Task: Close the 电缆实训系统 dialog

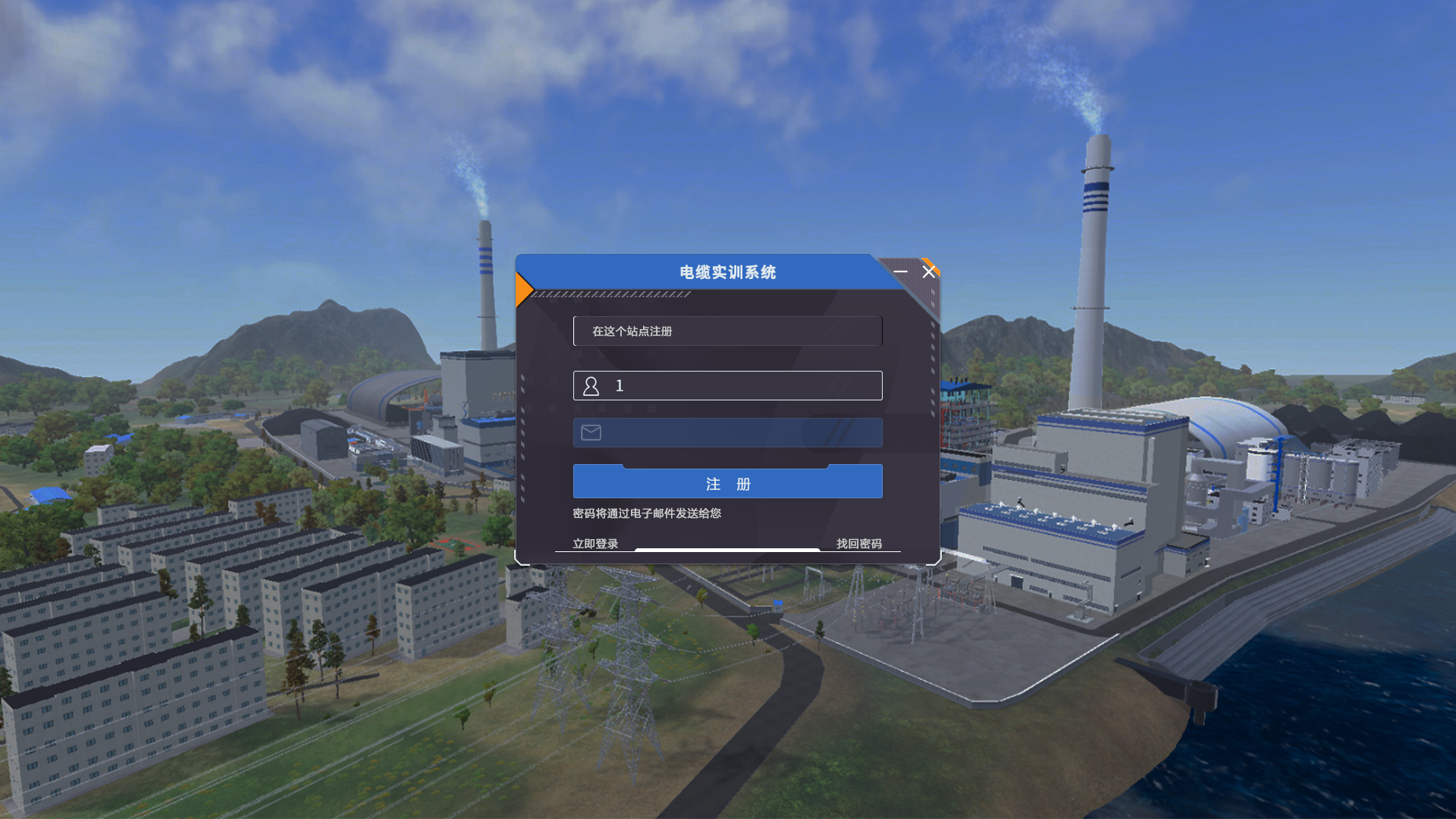Action: [929, 271]
